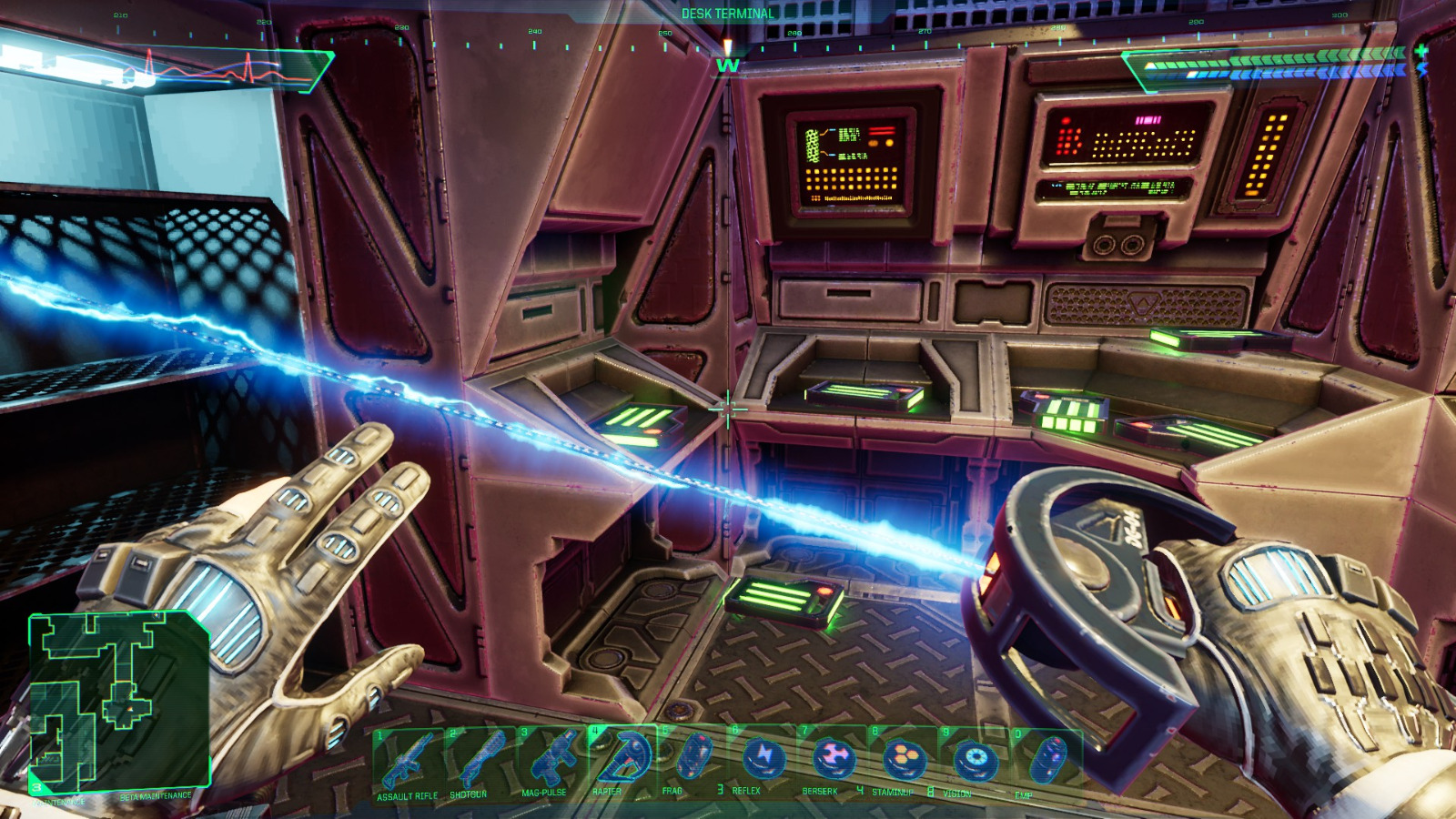Click the Desk Terminal label at top
This screenshot has height=819, width=1456.
725,14
